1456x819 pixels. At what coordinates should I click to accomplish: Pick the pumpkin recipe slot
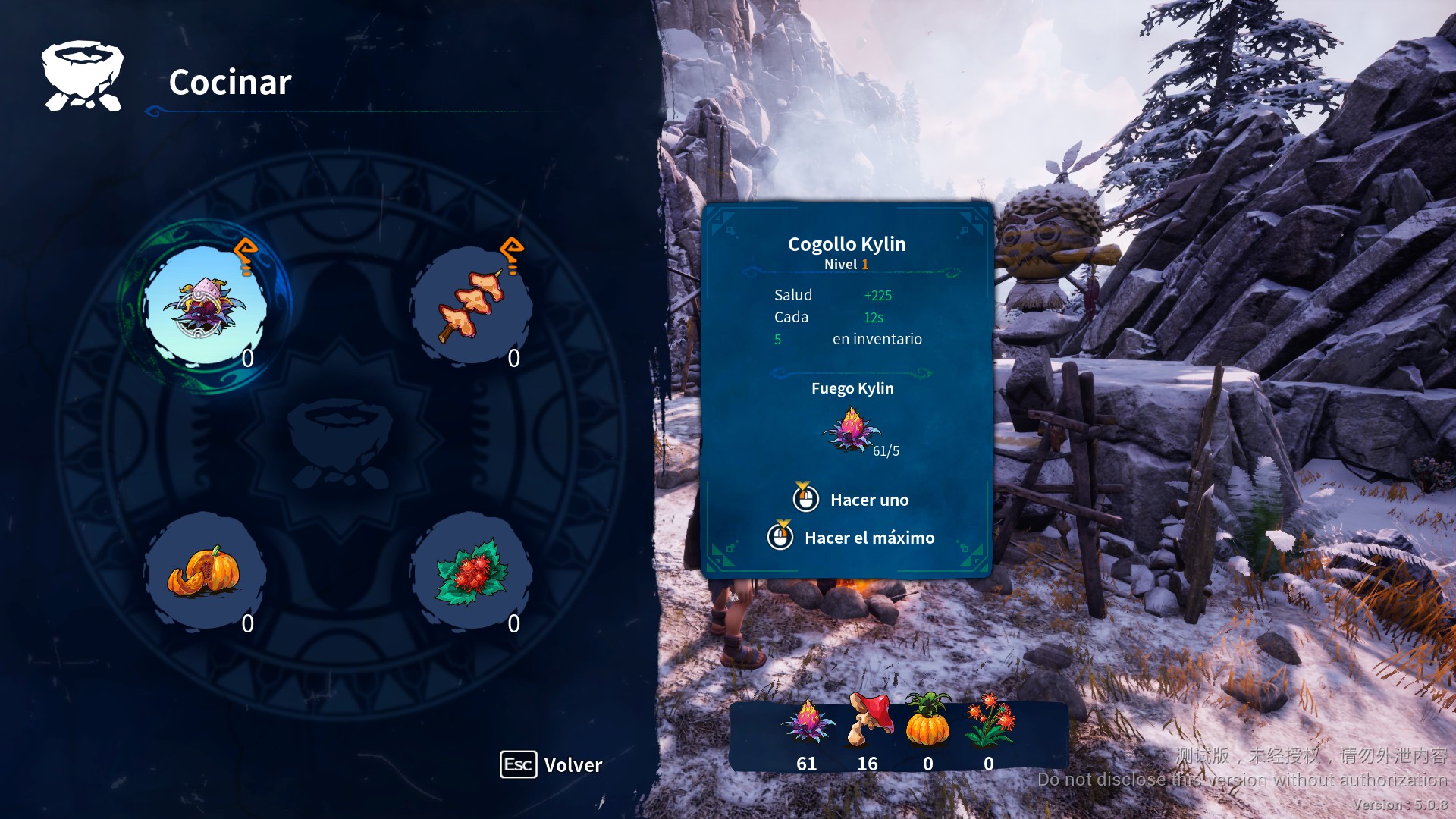pyautogui.click(x=204, y=572)
